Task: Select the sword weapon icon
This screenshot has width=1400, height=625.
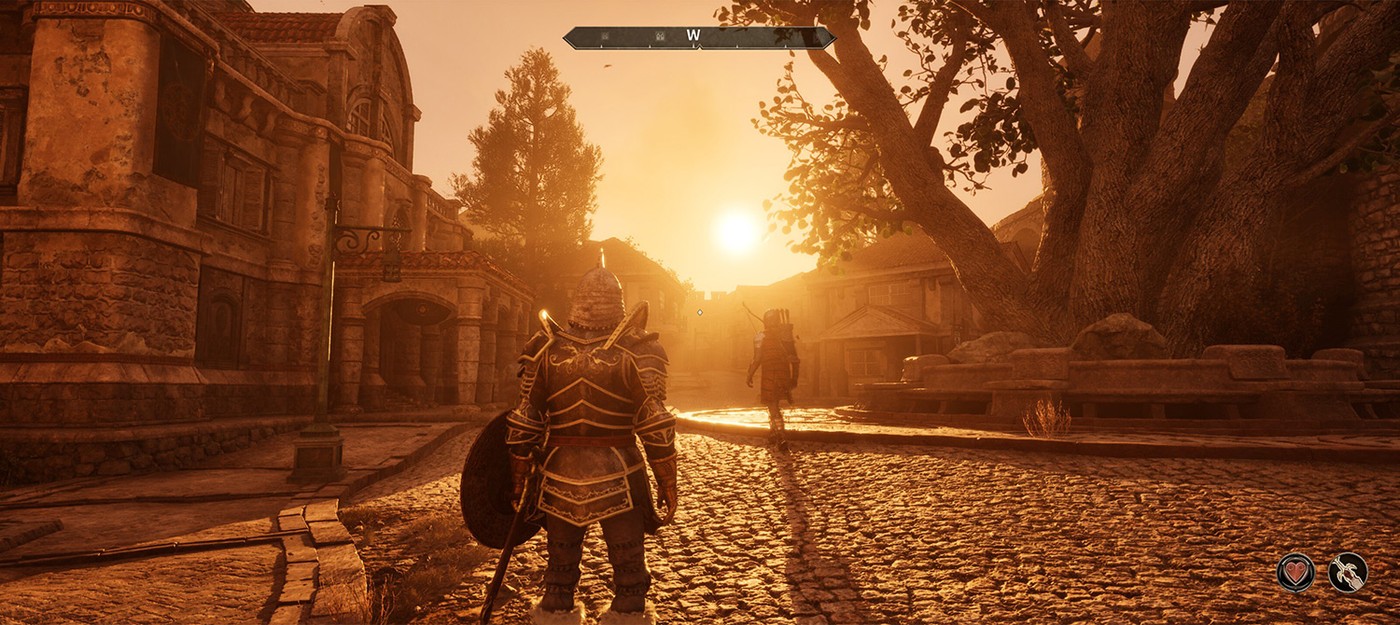Action: coord(1347,572)
